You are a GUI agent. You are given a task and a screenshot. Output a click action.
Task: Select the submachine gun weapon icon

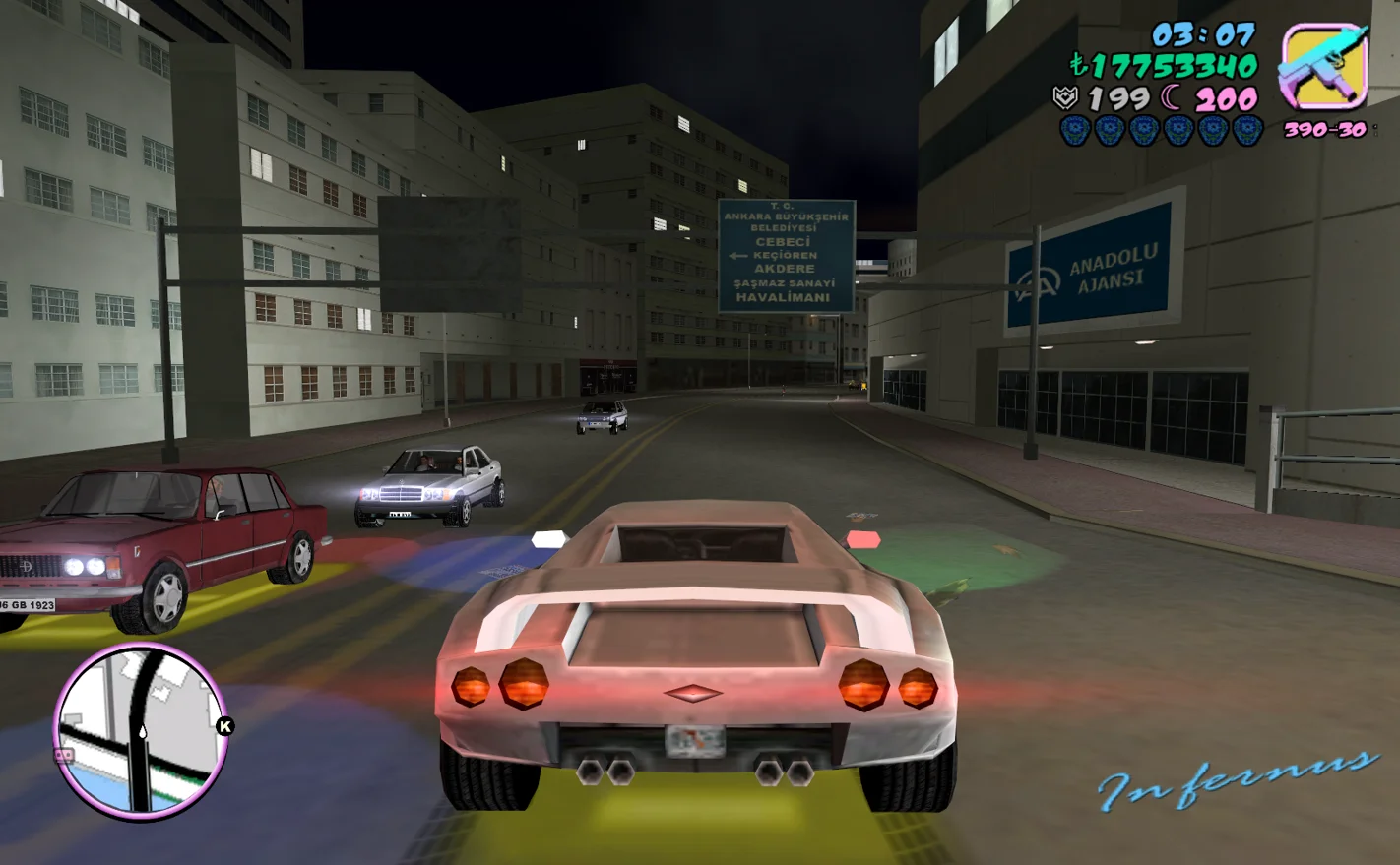pyautogui.click(x=1324, y=67)
